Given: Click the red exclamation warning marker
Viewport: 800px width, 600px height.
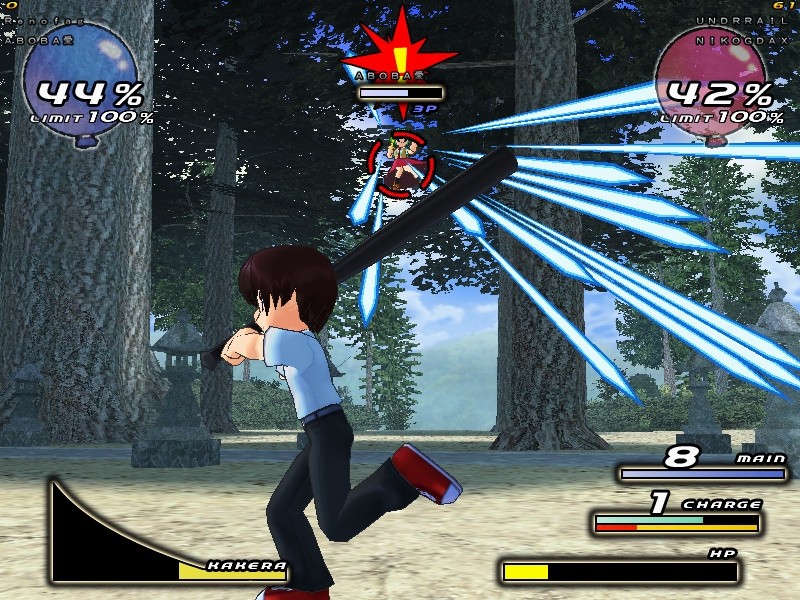Looking at the screenshot, I should click(x=400, y=50).
